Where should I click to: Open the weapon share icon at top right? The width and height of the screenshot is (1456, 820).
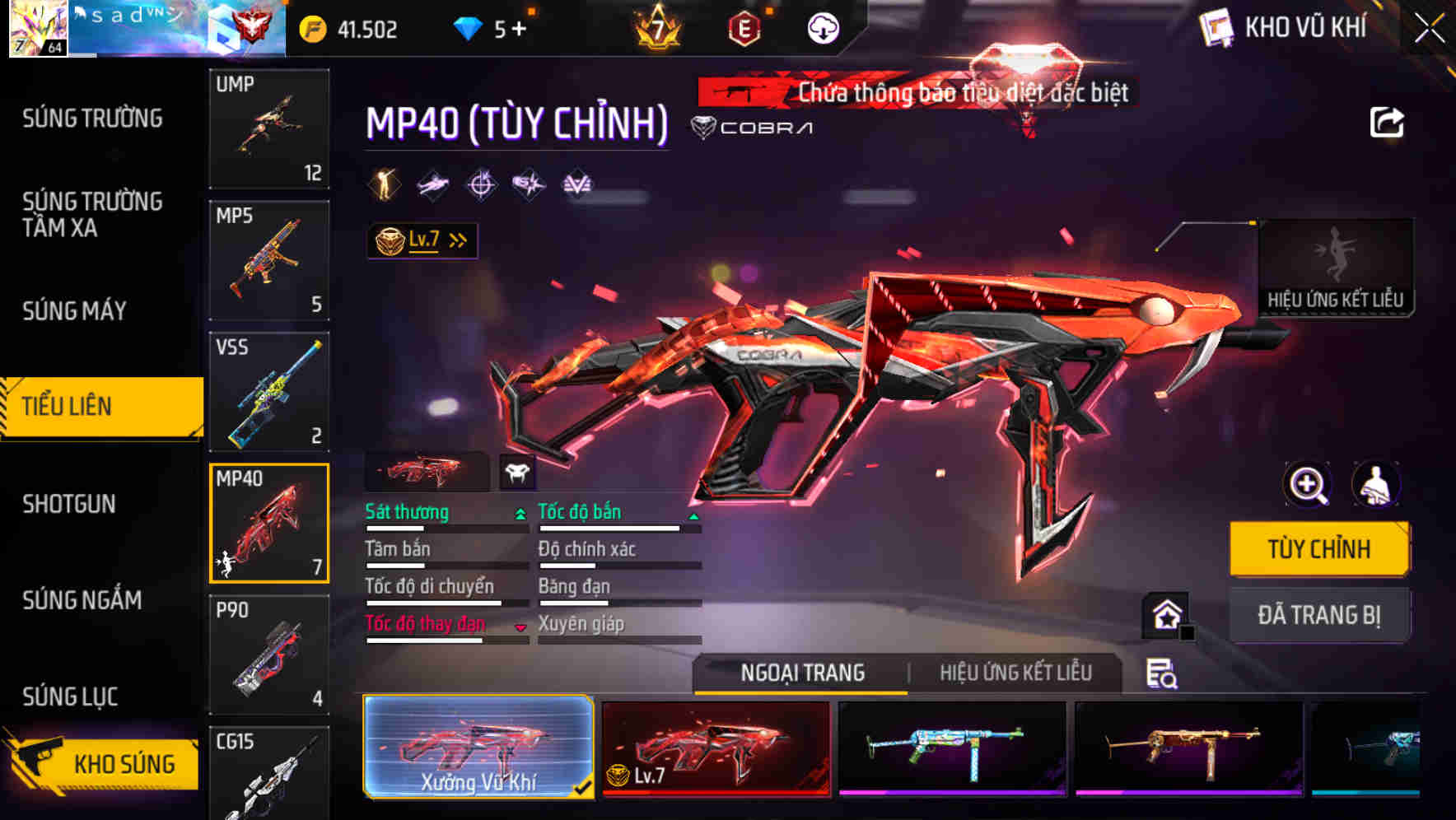[x=1388, y=122]
